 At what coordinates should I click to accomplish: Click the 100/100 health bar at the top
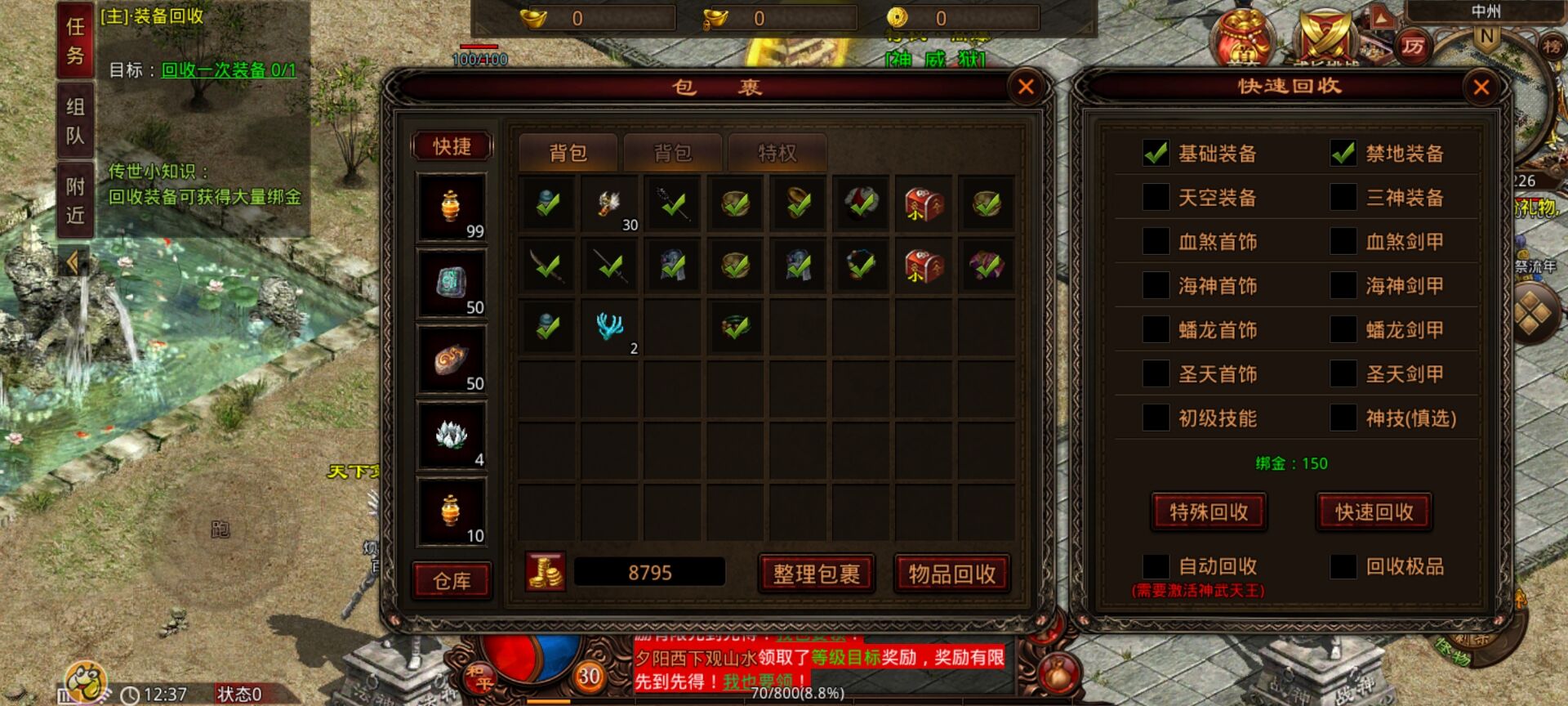pyautogui.click(x=479, y=49)
